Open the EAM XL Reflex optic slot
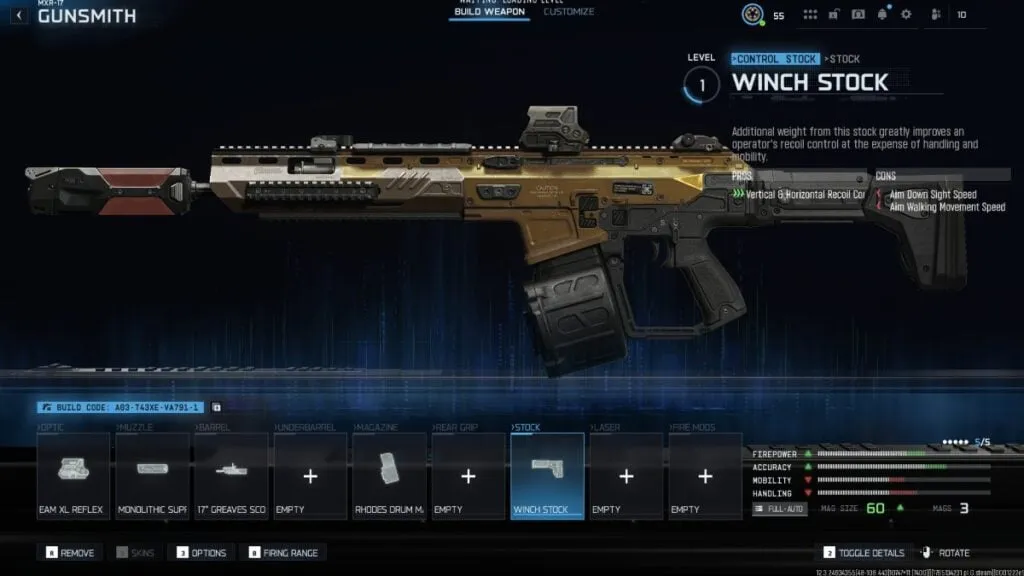Image resolution: width=1024 pixels, height=576 pixels. pos(73,477)
